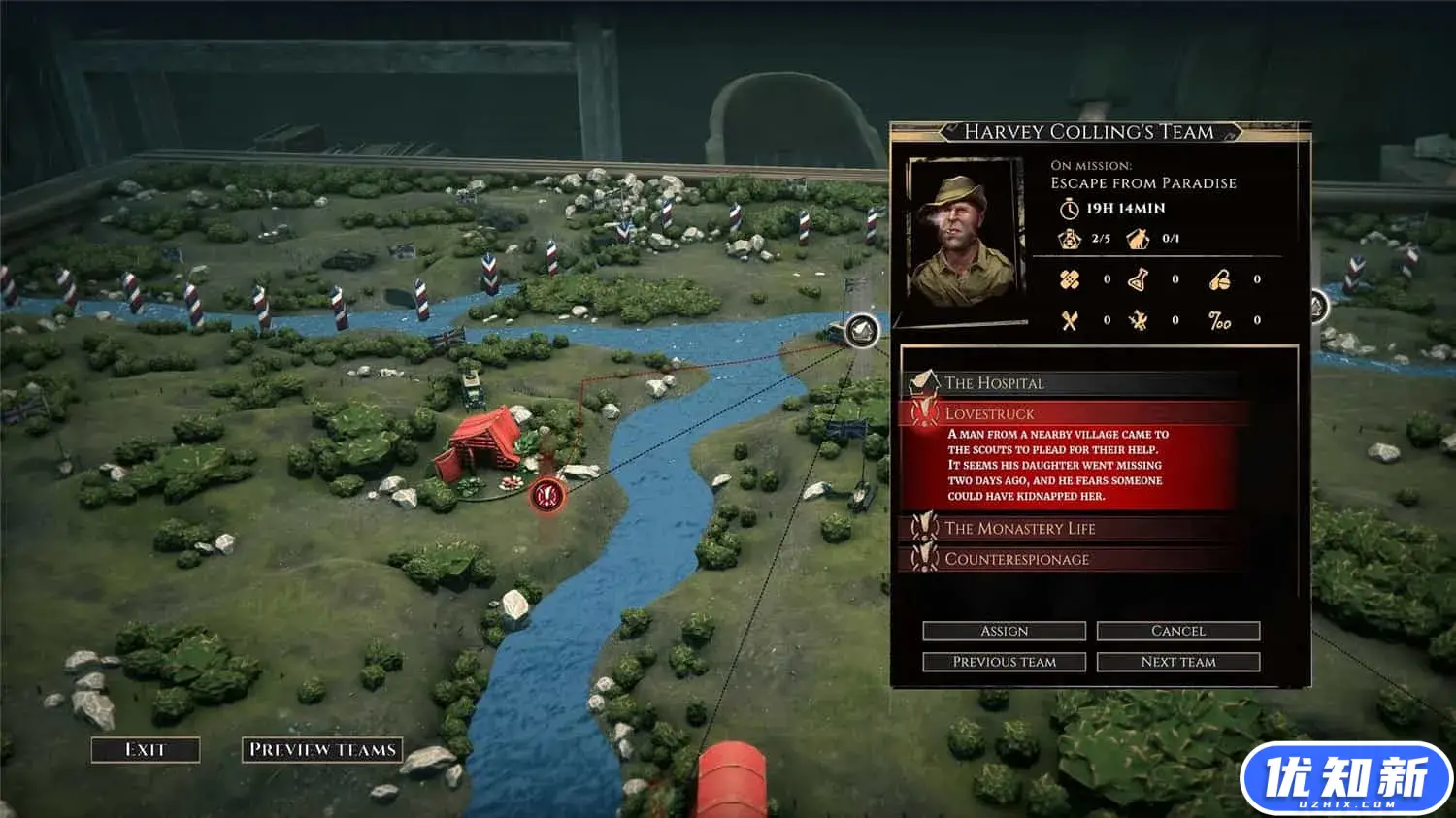Image resolution: width=1456 pixels, height=818 pixels.
Task: Pick the Counterespionage mission
Action: point(1068,560)
